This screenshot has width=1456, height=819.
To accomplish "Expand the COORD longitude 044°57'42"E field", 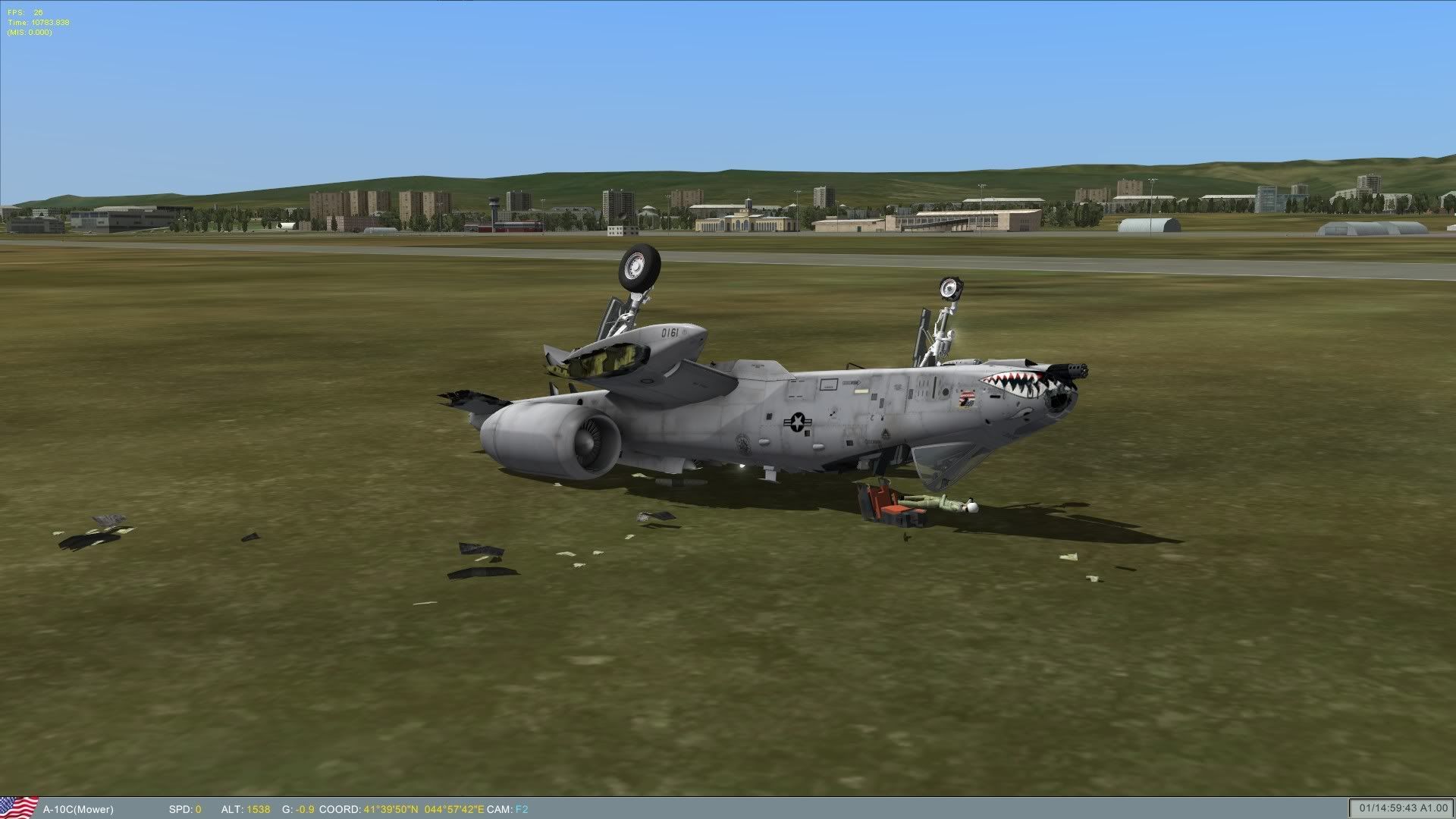I will [455, 808].
